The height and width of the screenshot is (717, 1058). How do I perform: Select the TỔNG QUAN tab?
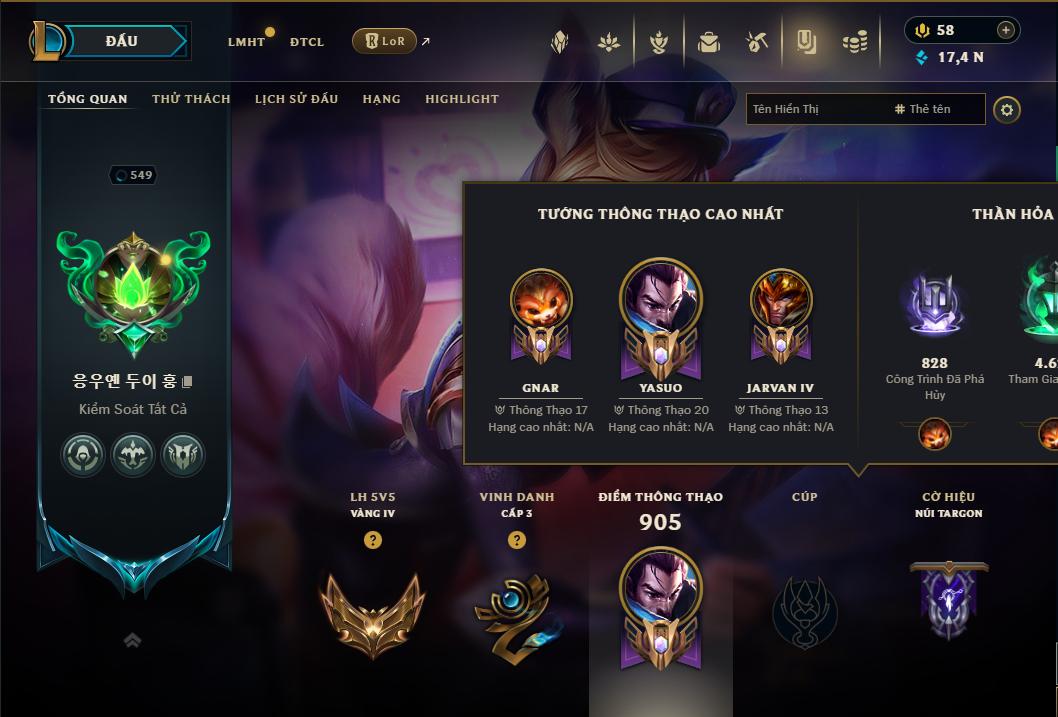[88, 99]
